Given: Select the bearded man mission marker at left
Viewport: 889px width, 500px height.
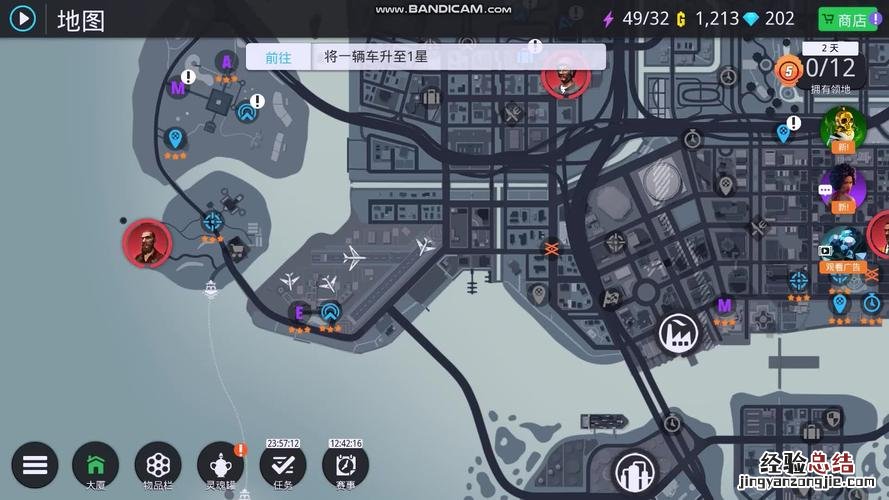Looking at the screenshot, I should click(147, 244).
